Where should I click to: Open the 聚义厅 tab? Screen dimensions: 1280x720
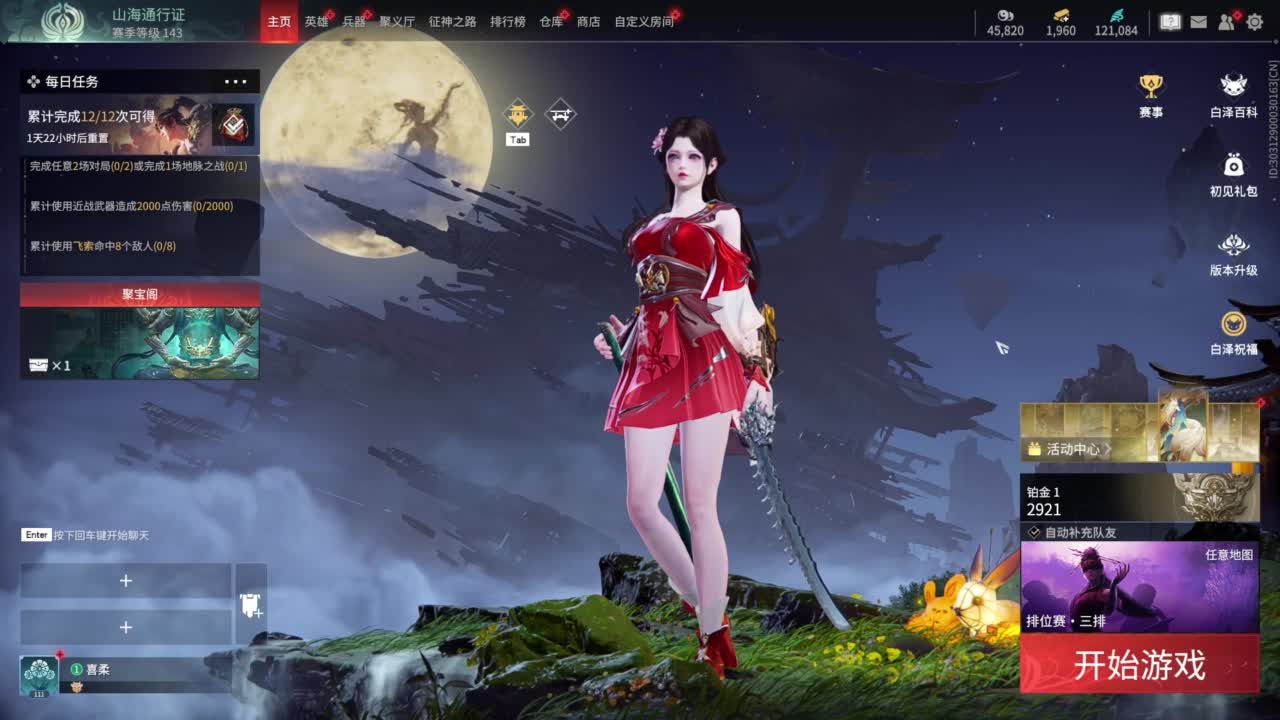397,21
